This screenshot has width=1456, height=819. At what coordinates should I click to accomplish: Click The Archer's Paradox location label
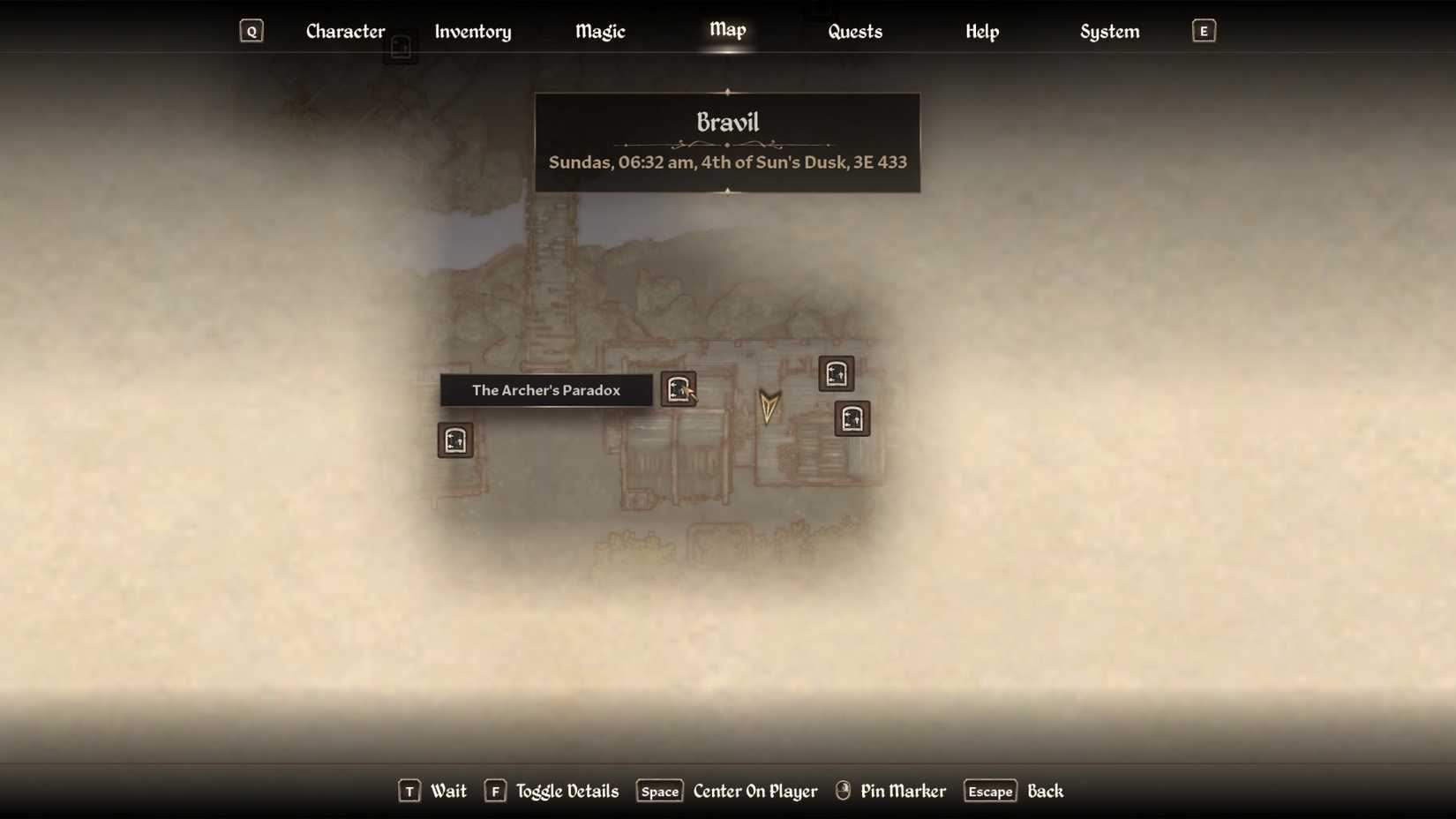[545, 389]
